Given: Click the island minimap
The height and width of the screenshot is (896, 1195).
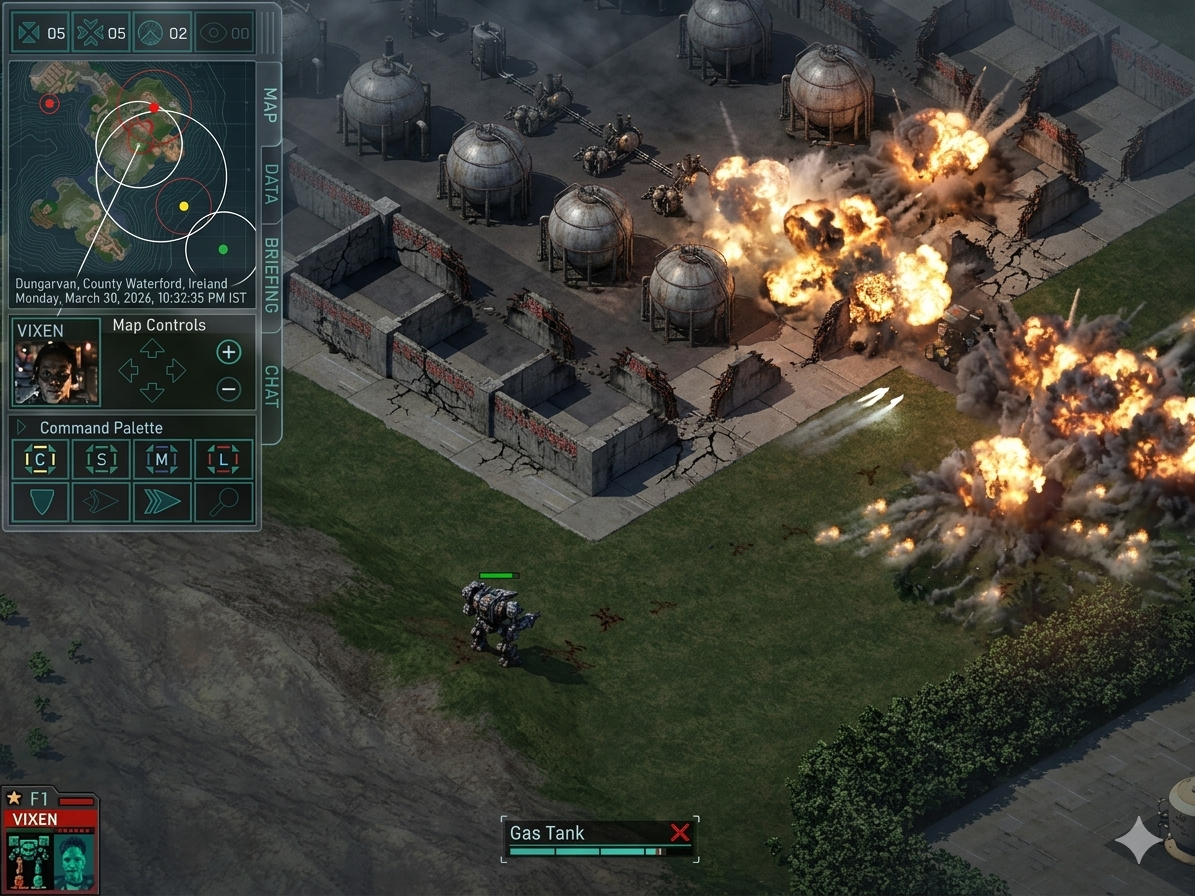Looking at the screenshot, I should (131, 172).
